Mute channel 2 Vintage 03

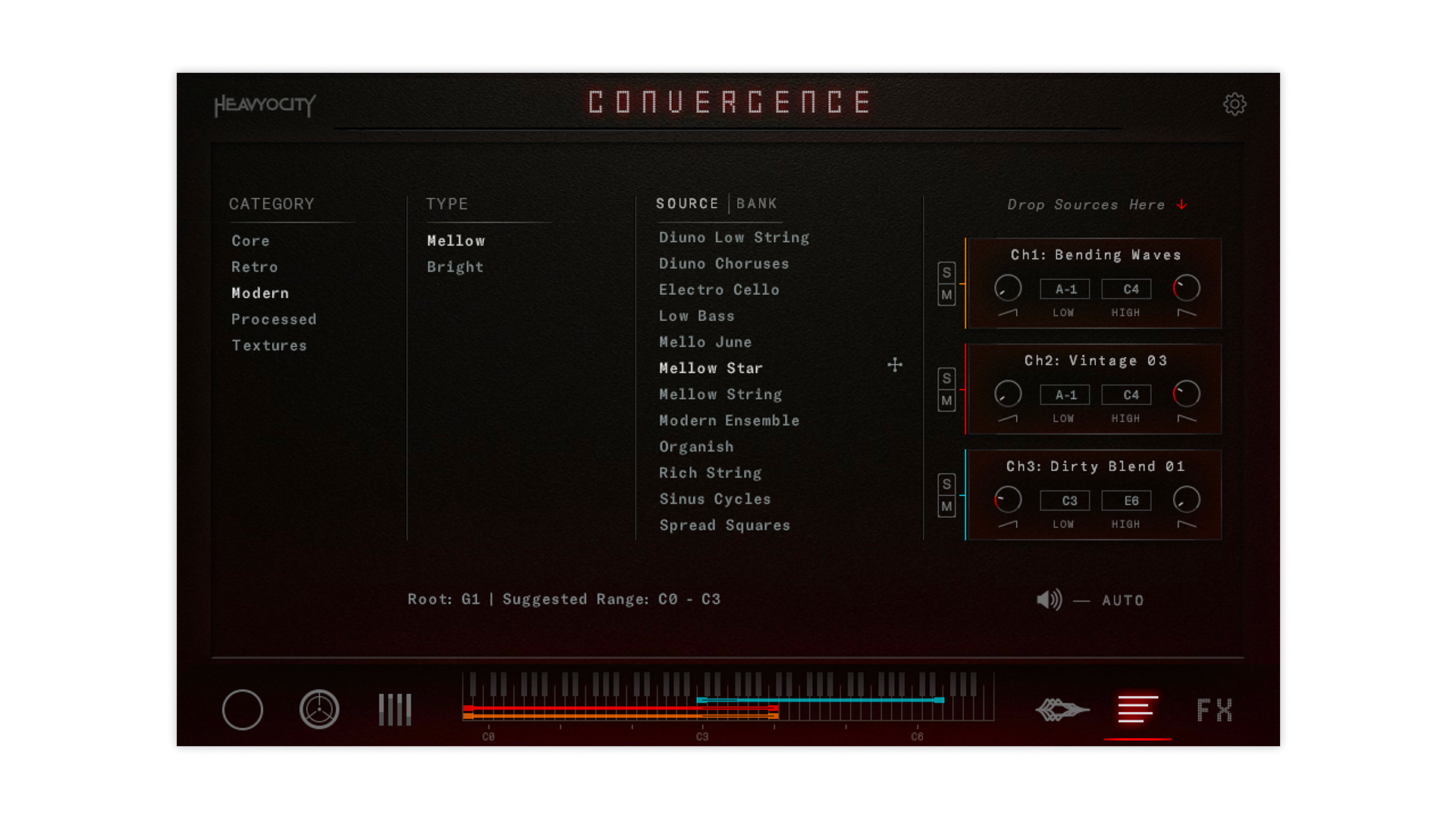pyautogui.click(x=946, y=400)
